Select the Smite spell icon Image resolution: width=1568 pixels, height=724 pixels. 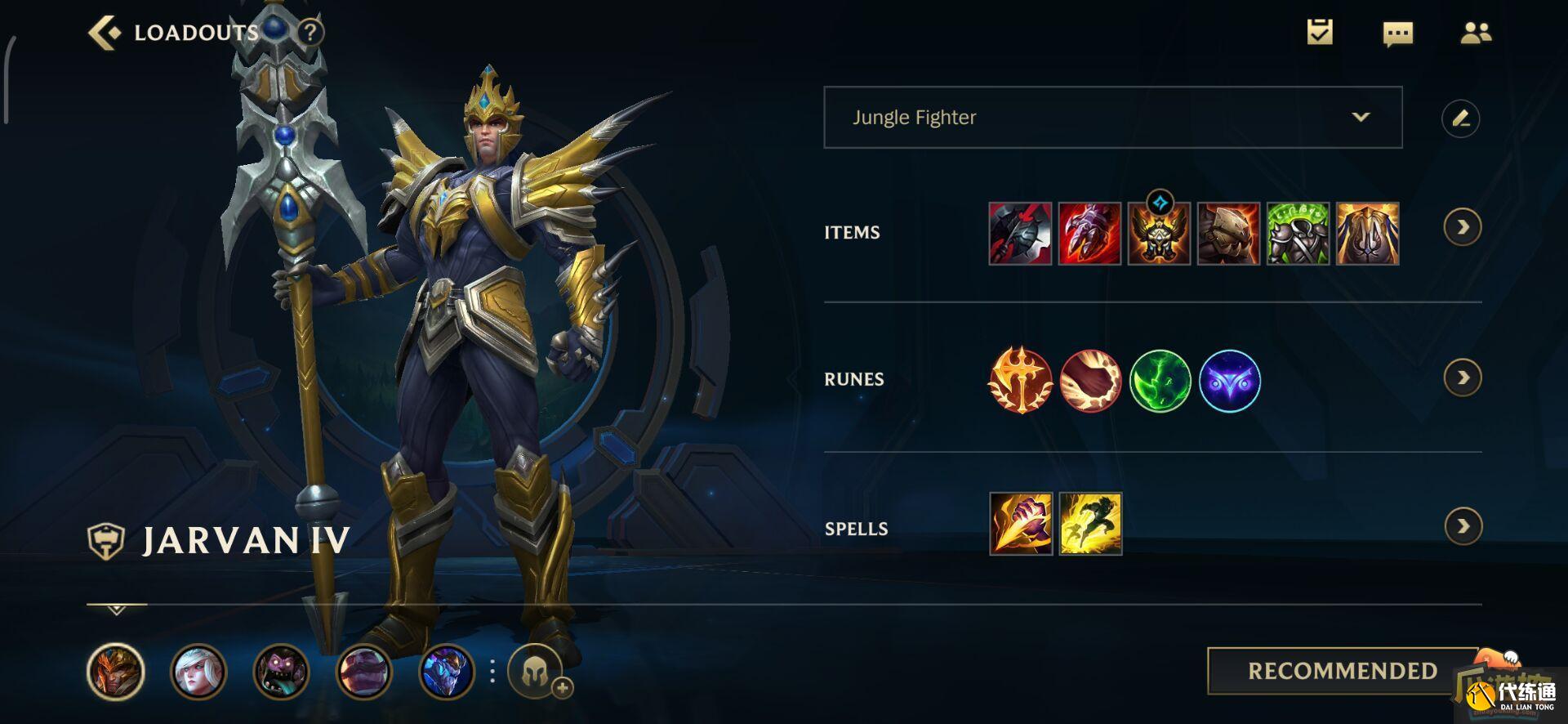(x=1021, y=524)
